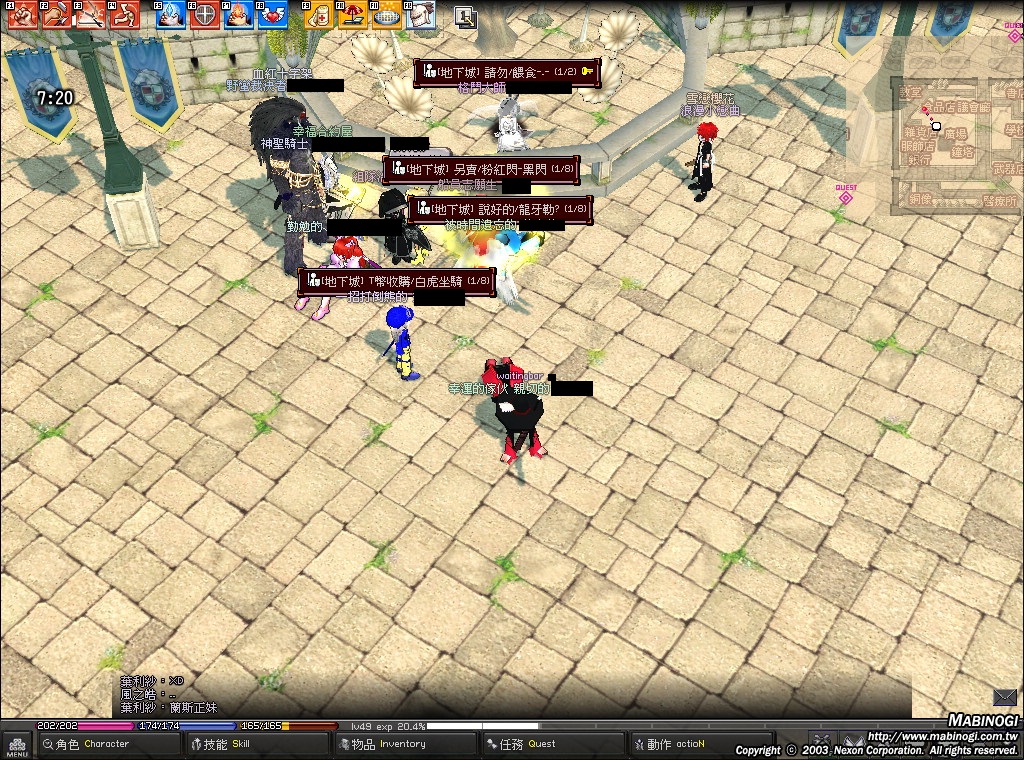The width and height of the screenshot is (1024, 760).
Task: Activate the round shield defense skill
Action: (x=205, y=14)
